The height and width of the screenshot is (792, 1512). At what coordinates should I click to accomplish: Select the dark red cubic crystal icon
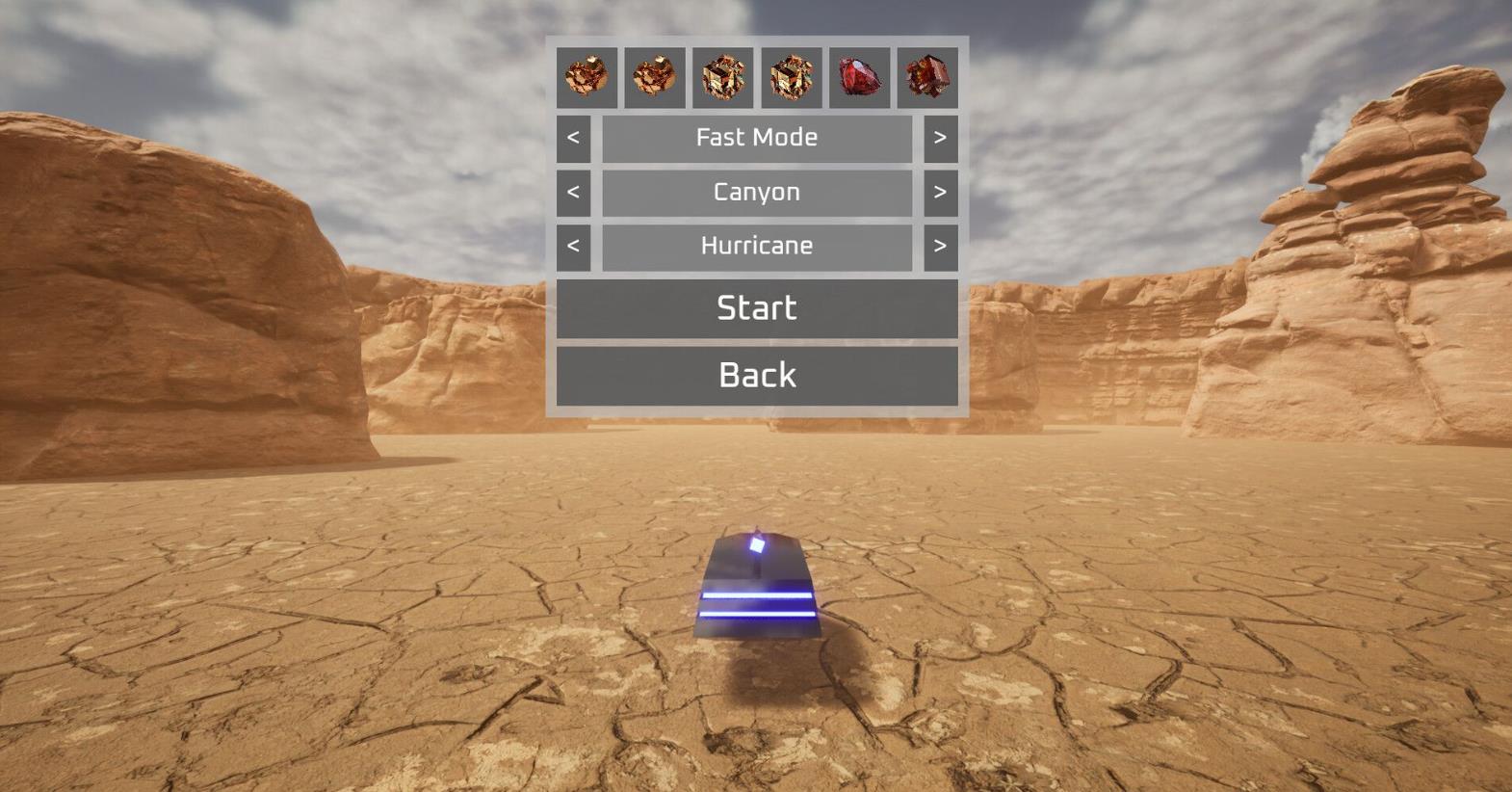[x=927, y=77]
